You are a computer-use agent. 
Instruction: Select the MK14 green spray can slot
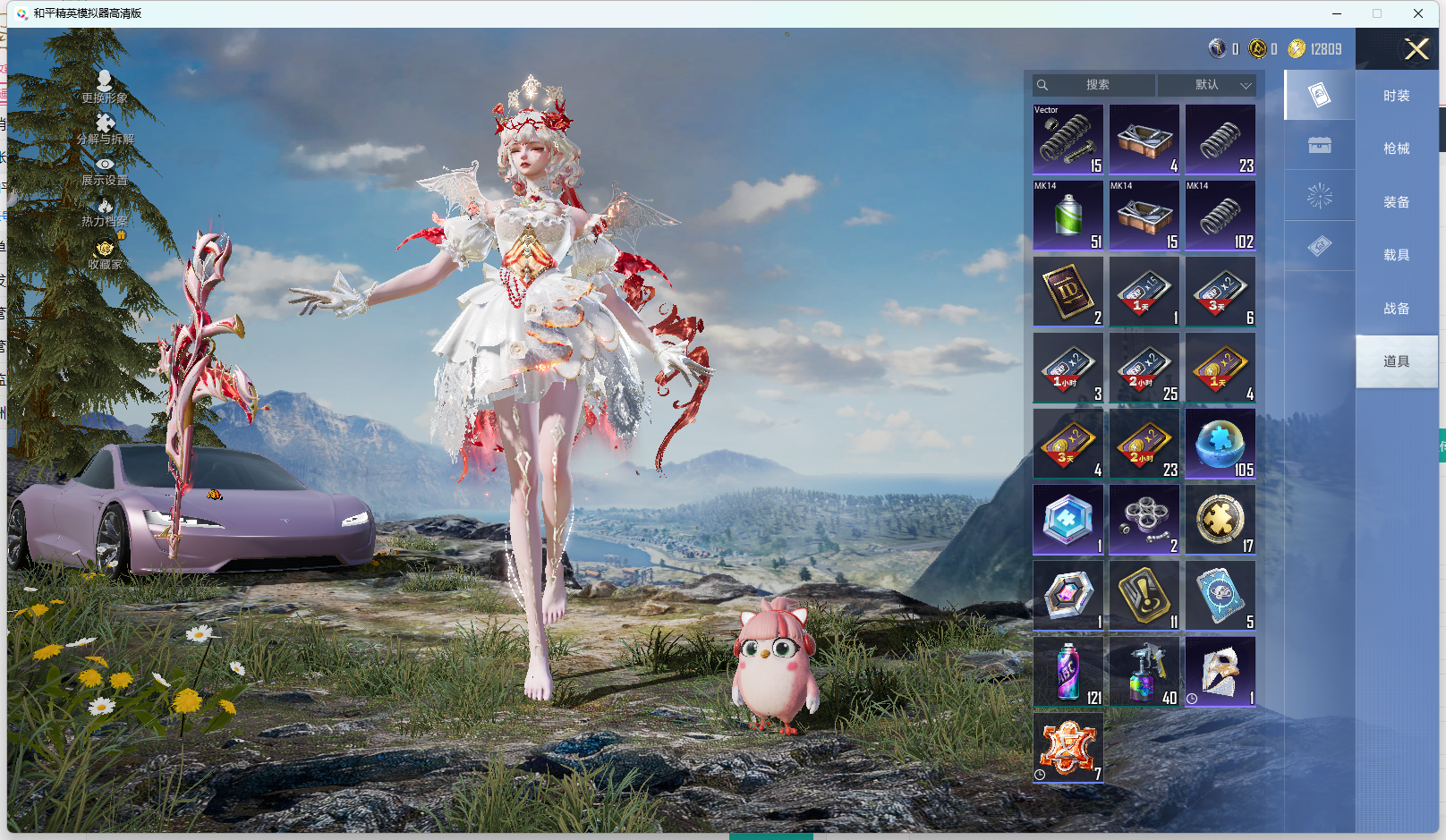tap(1068, 216)
